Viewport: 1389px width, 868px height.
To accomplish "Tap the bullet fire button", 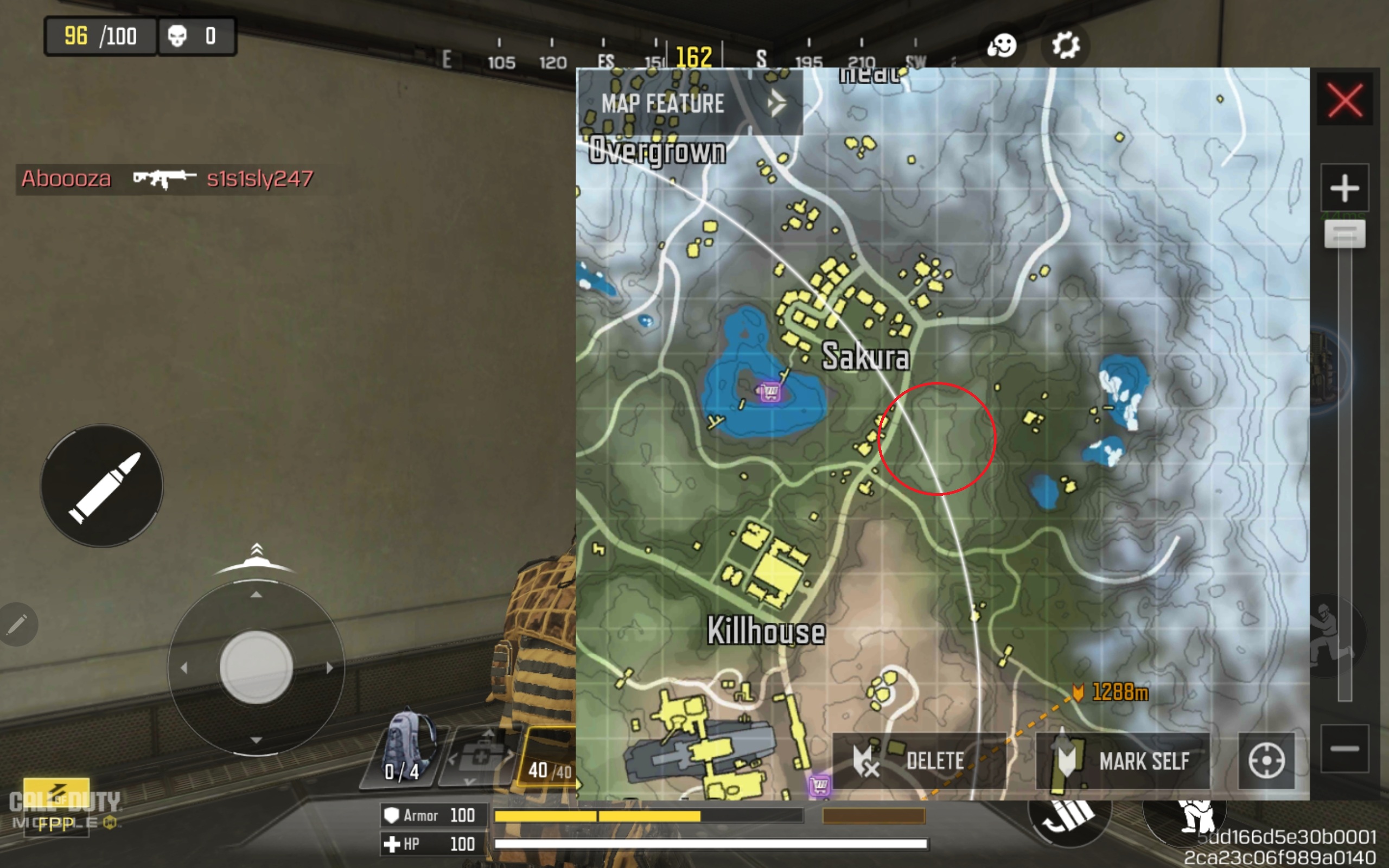I will [x=101, y=486].
